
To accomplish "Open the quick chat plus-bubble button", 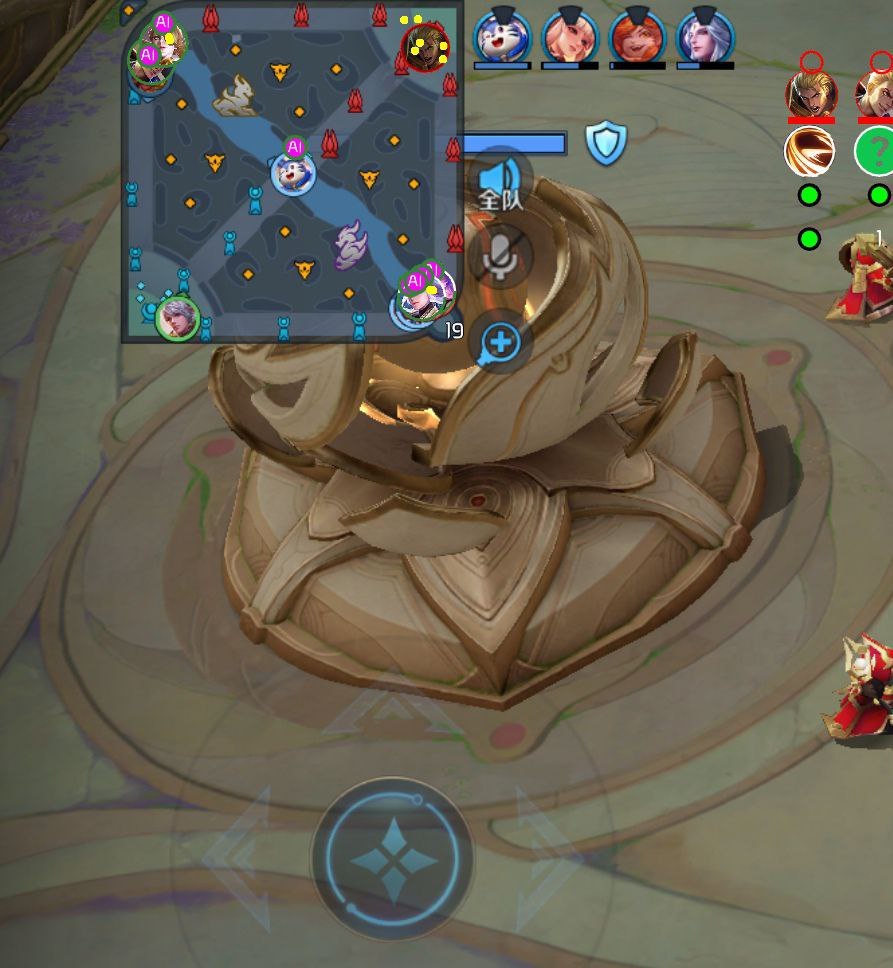I will (501, 342).
